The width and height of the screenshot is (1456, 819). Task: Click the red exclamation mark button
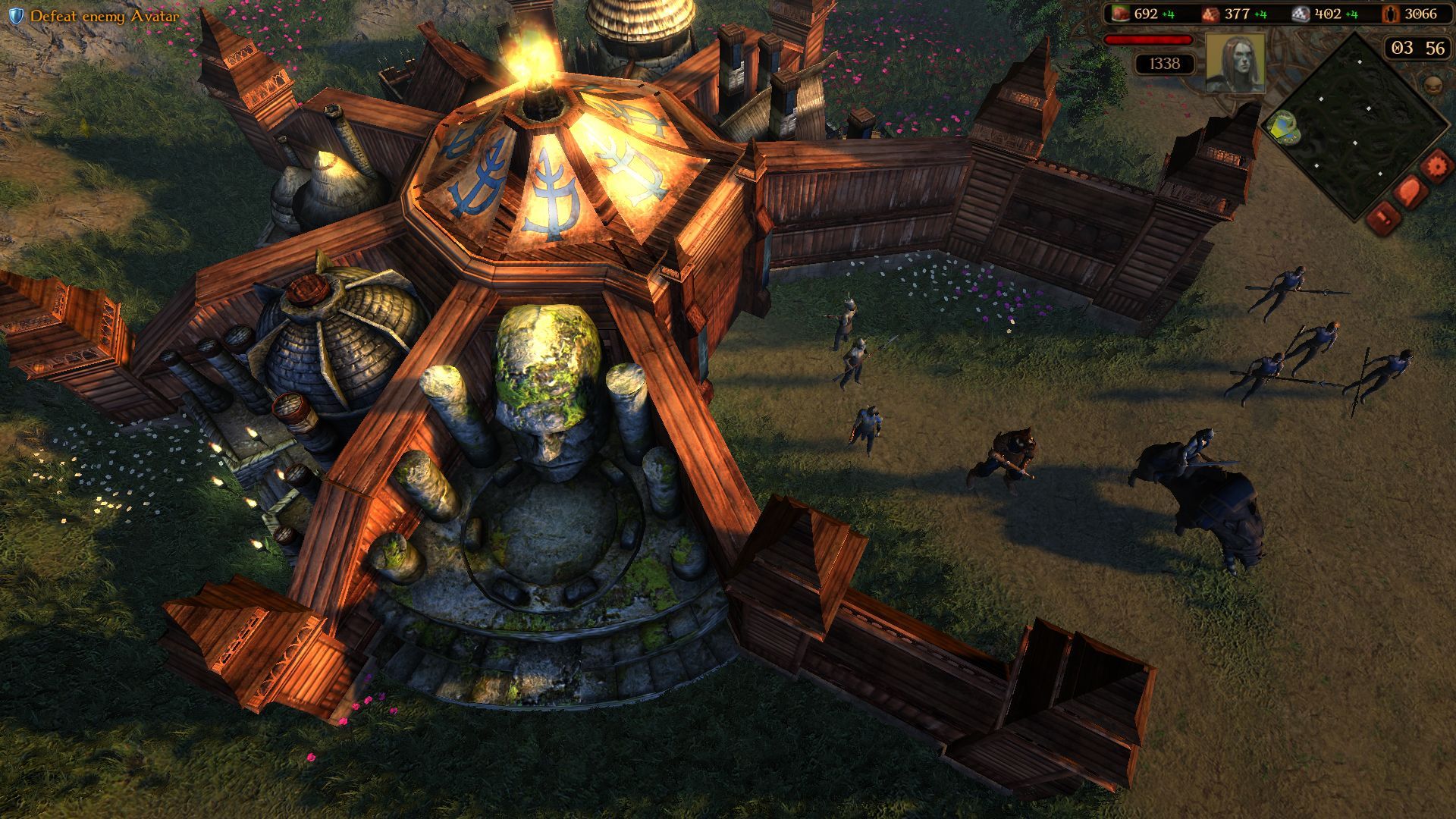pyautogui.click(x=1384, y=218)
